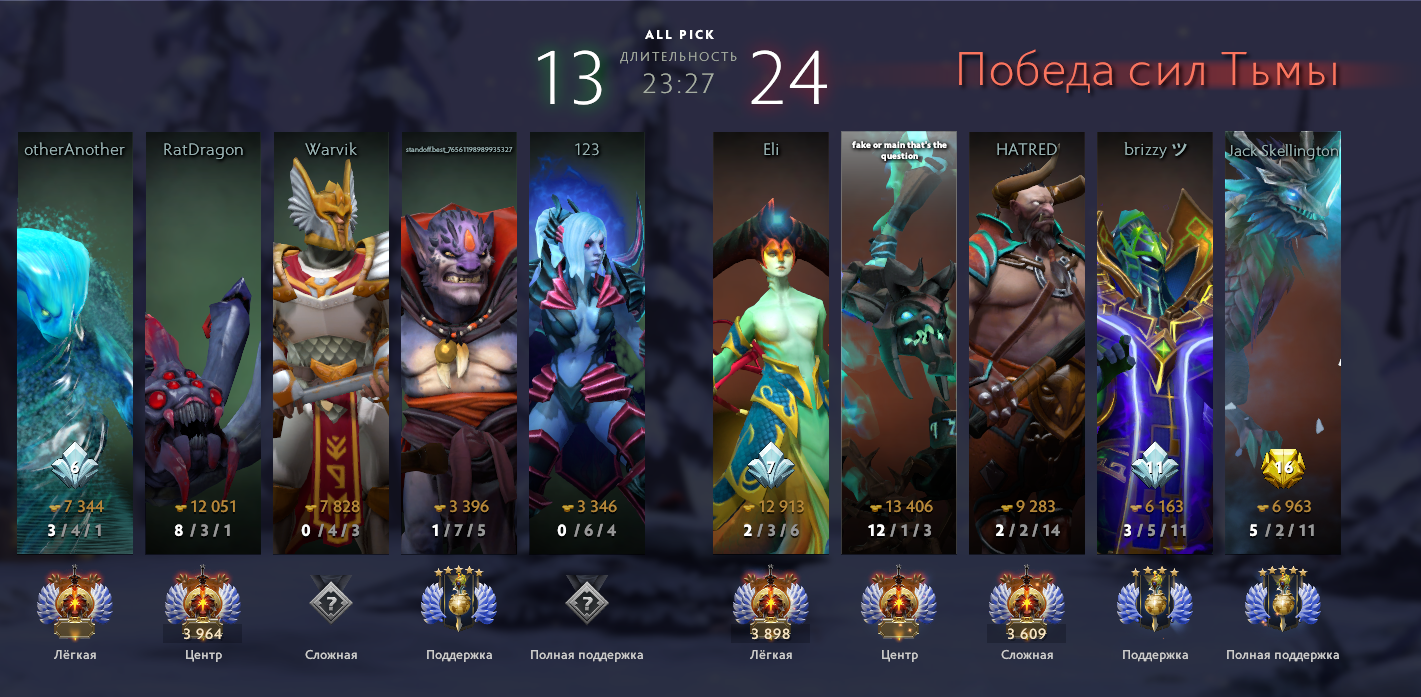Choose player 123's Vengeful Spirit card

(x=587, y=340)
